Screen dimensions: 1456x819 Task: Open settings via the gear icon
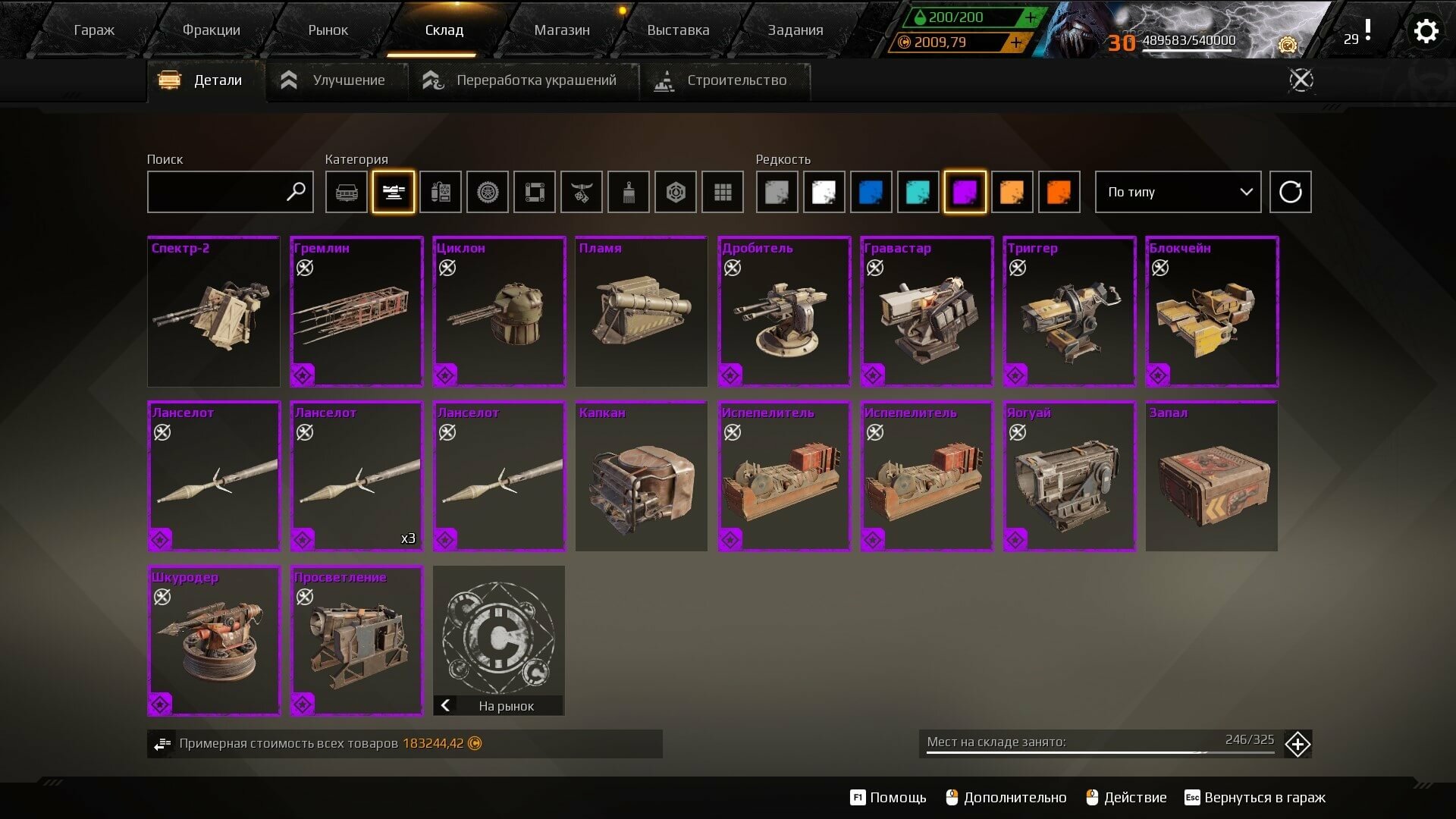tap(1426, 32)
